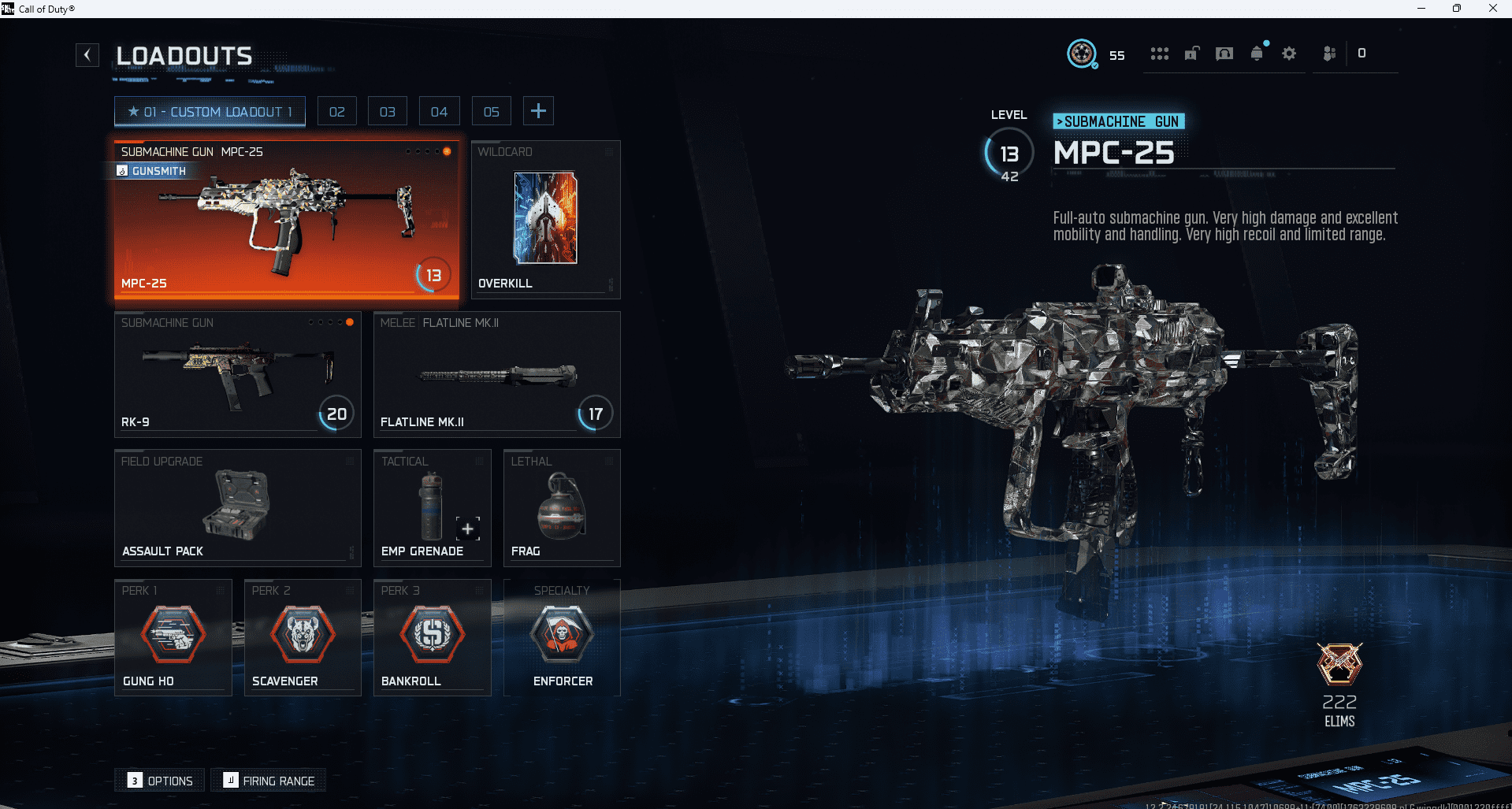Open the notifications bell icon
The width and height of the screenshot is (1512, 809).
[x=1256, y=53]
